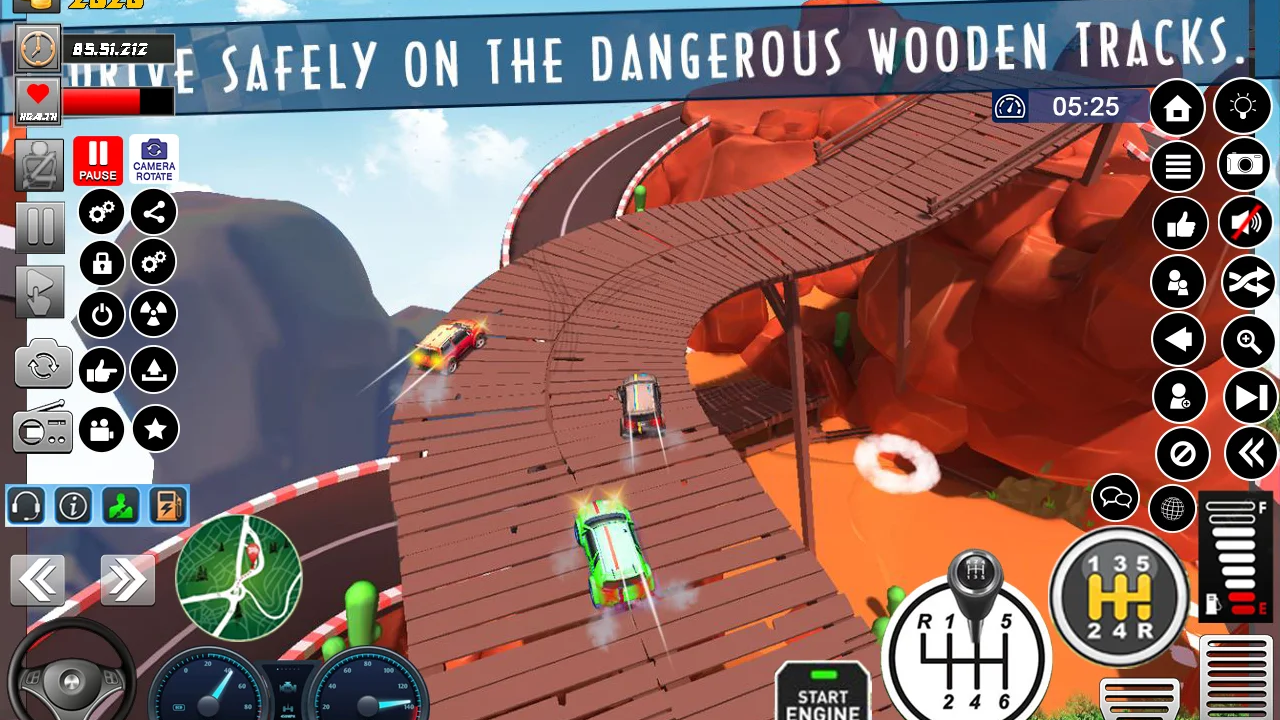Open the hamburger list menu
1280x720 pixels.
[x=1178, y=166]
